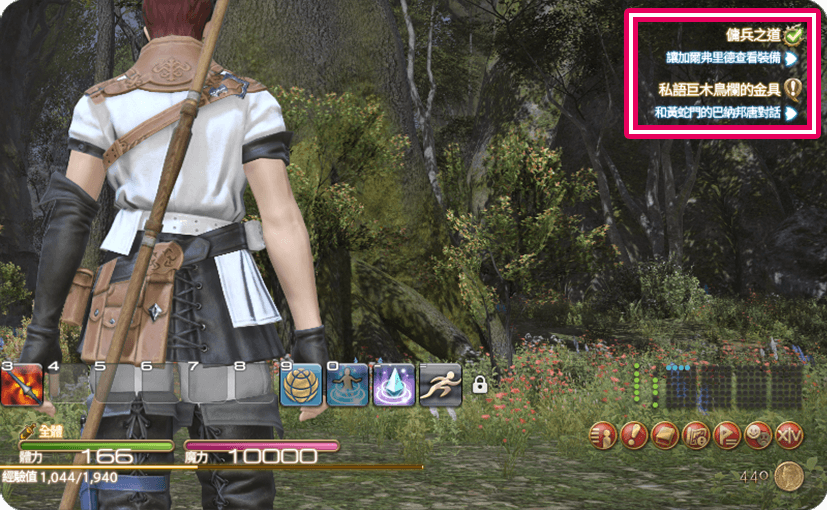Select the 讓加爾弗里德查看裝備 objective

pos(725,59)
